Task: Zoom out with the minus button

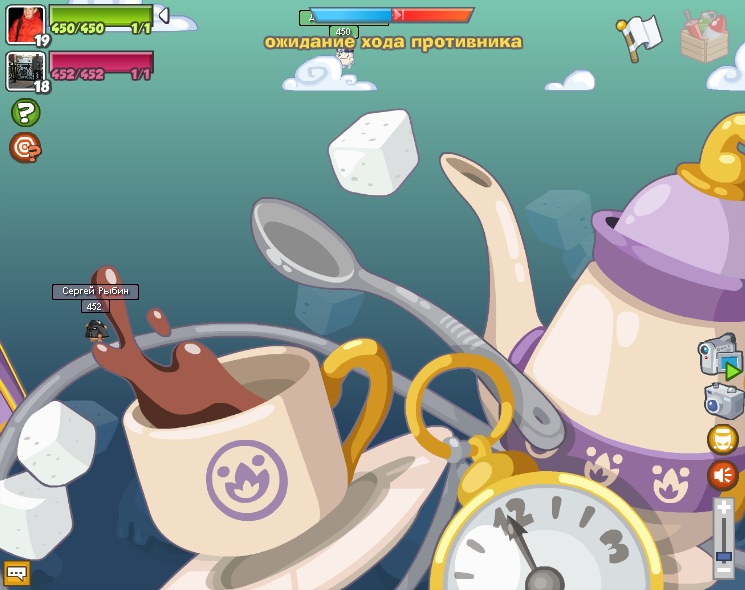Action: (723, 570)
